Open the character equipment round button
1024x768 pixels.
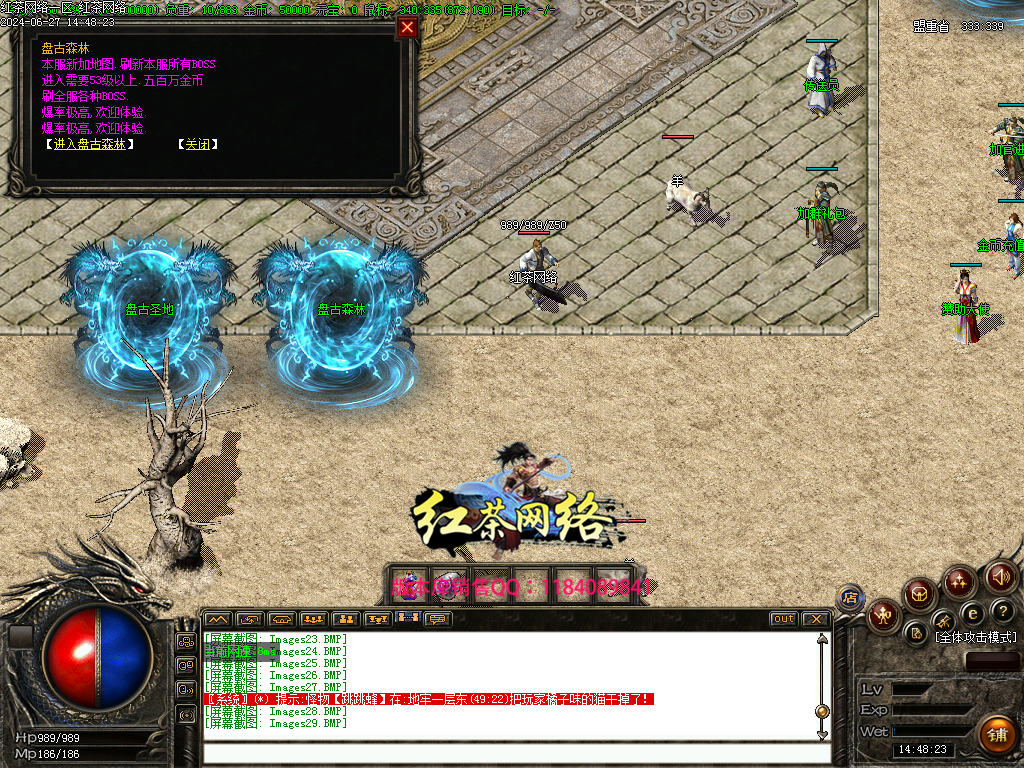point(884,615)
